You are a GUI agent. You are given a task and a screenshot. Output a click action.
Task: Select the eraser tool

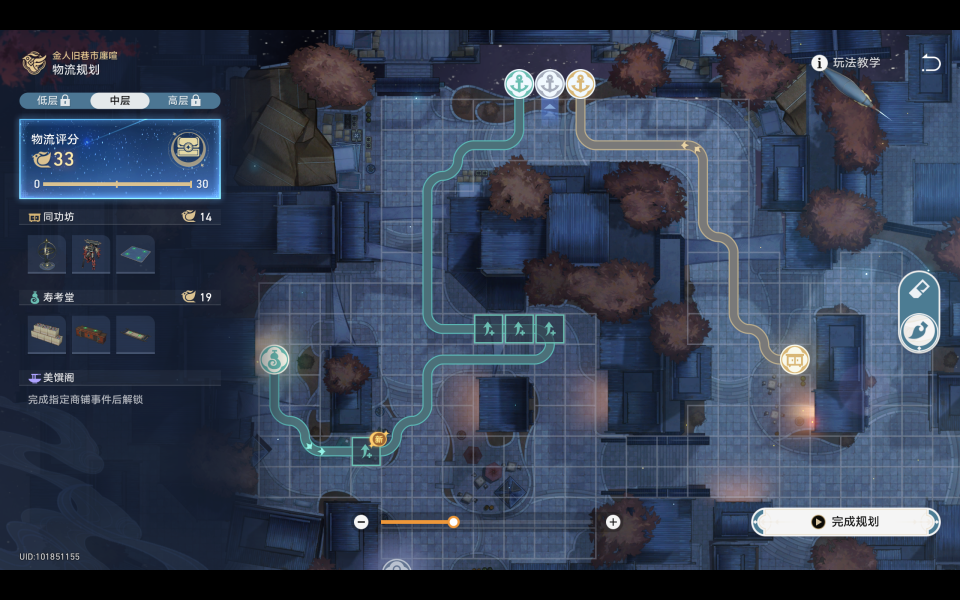coord(919,290)
